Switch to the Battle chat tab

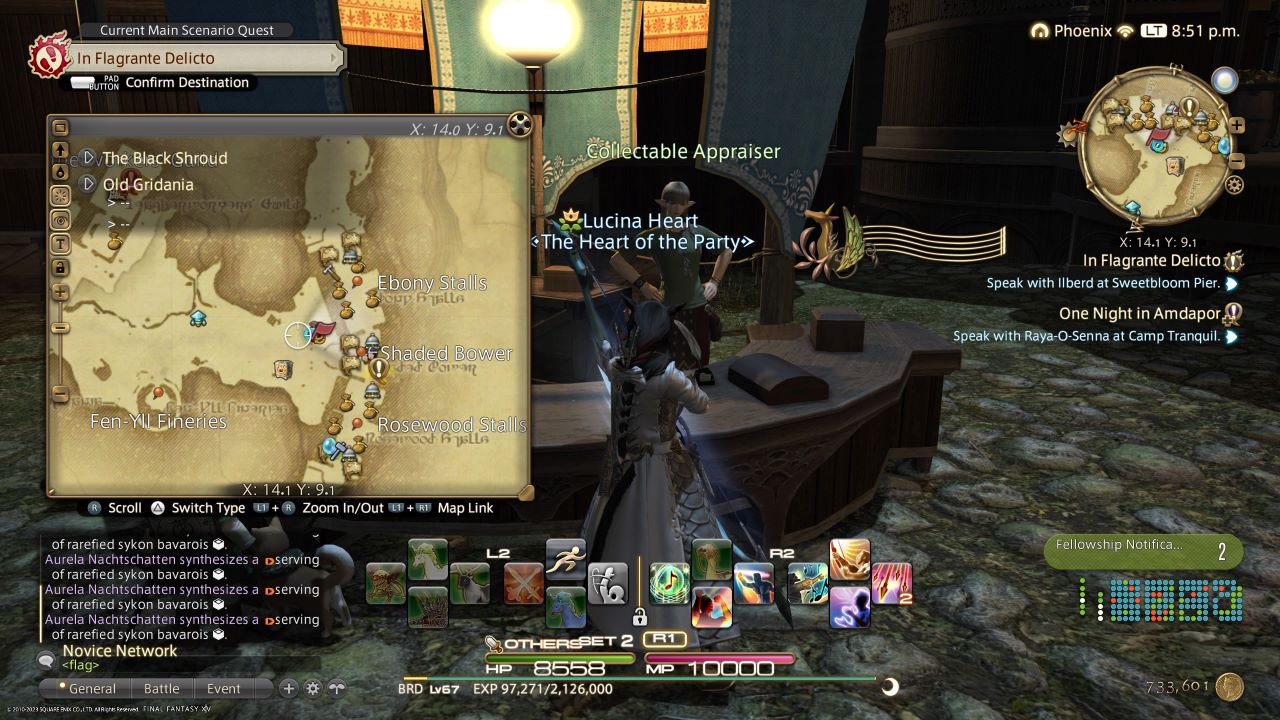(162, 688)
